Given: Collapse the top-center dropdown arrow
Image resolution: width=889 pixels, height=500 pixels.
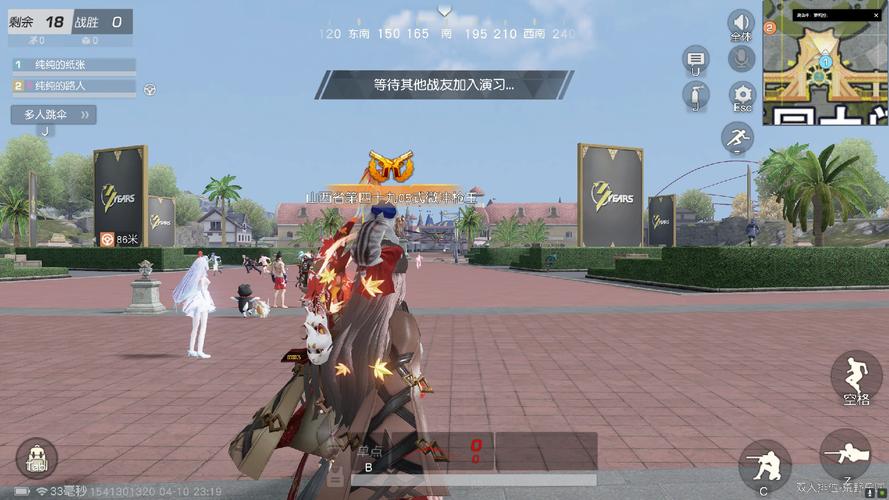Looking at the screenshot, I should pyautogui.click(x=444, y=11).
